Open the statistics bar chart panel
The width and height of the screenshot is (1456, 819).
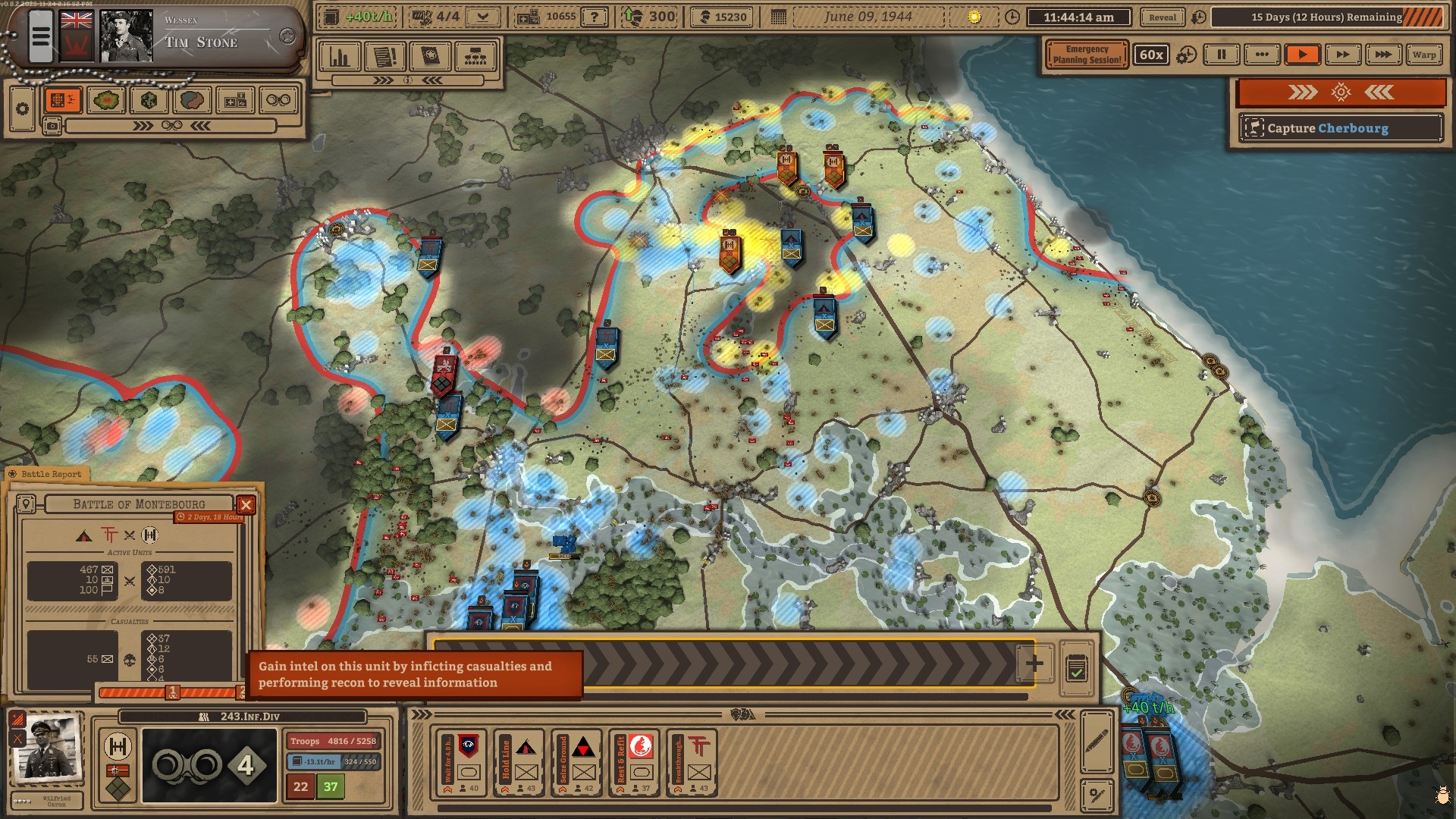click(340, 56)
